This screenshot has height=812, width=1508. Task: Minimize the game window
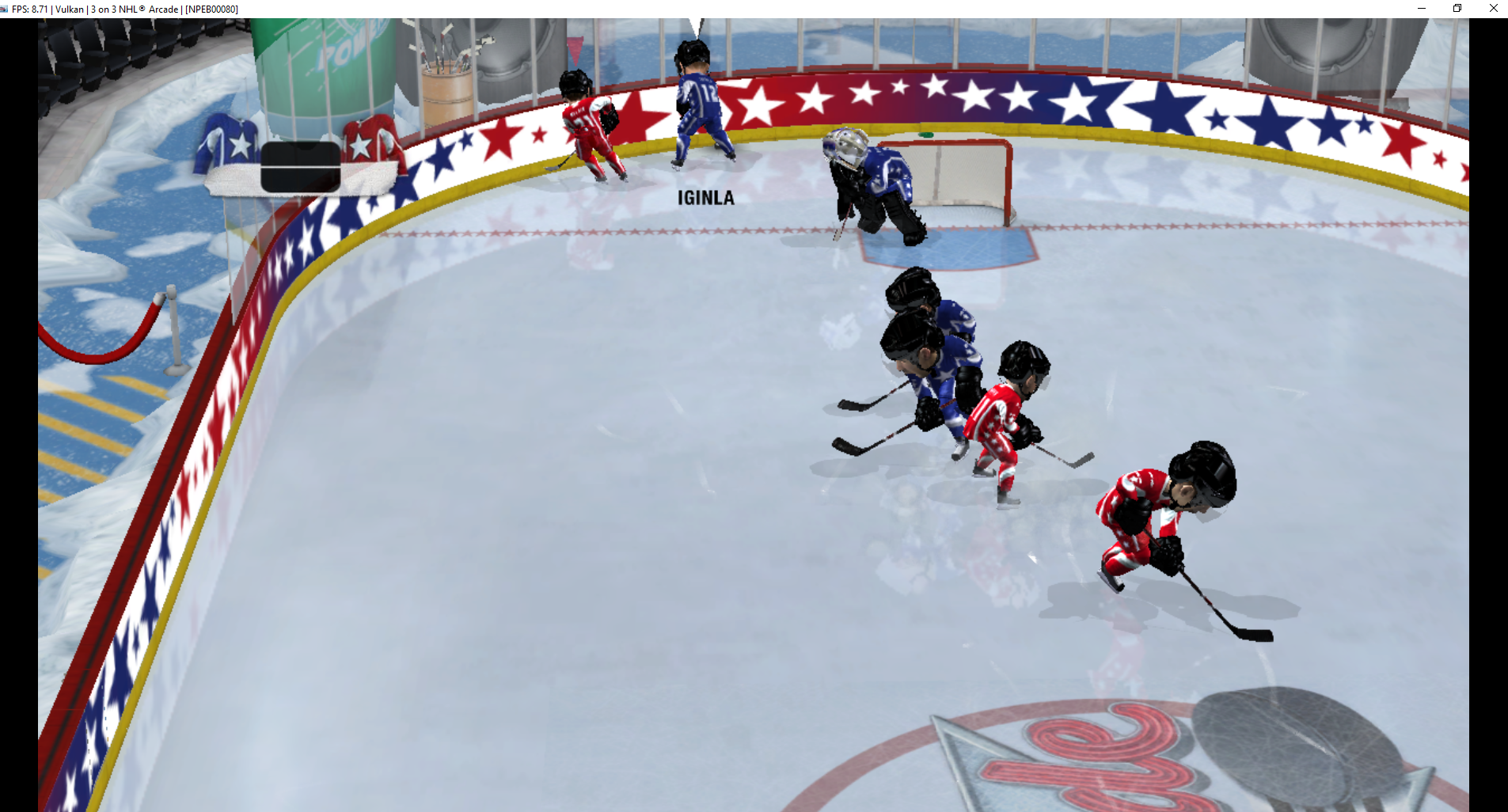click(1422, 9)
